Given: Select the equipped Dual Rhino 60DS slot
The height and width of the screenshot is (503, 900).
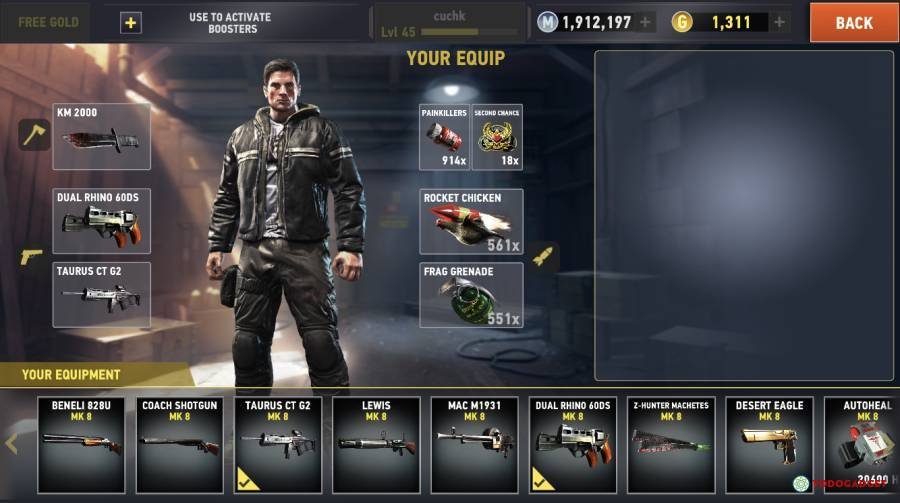Looking at the screenshot, I should coord(103,220).
